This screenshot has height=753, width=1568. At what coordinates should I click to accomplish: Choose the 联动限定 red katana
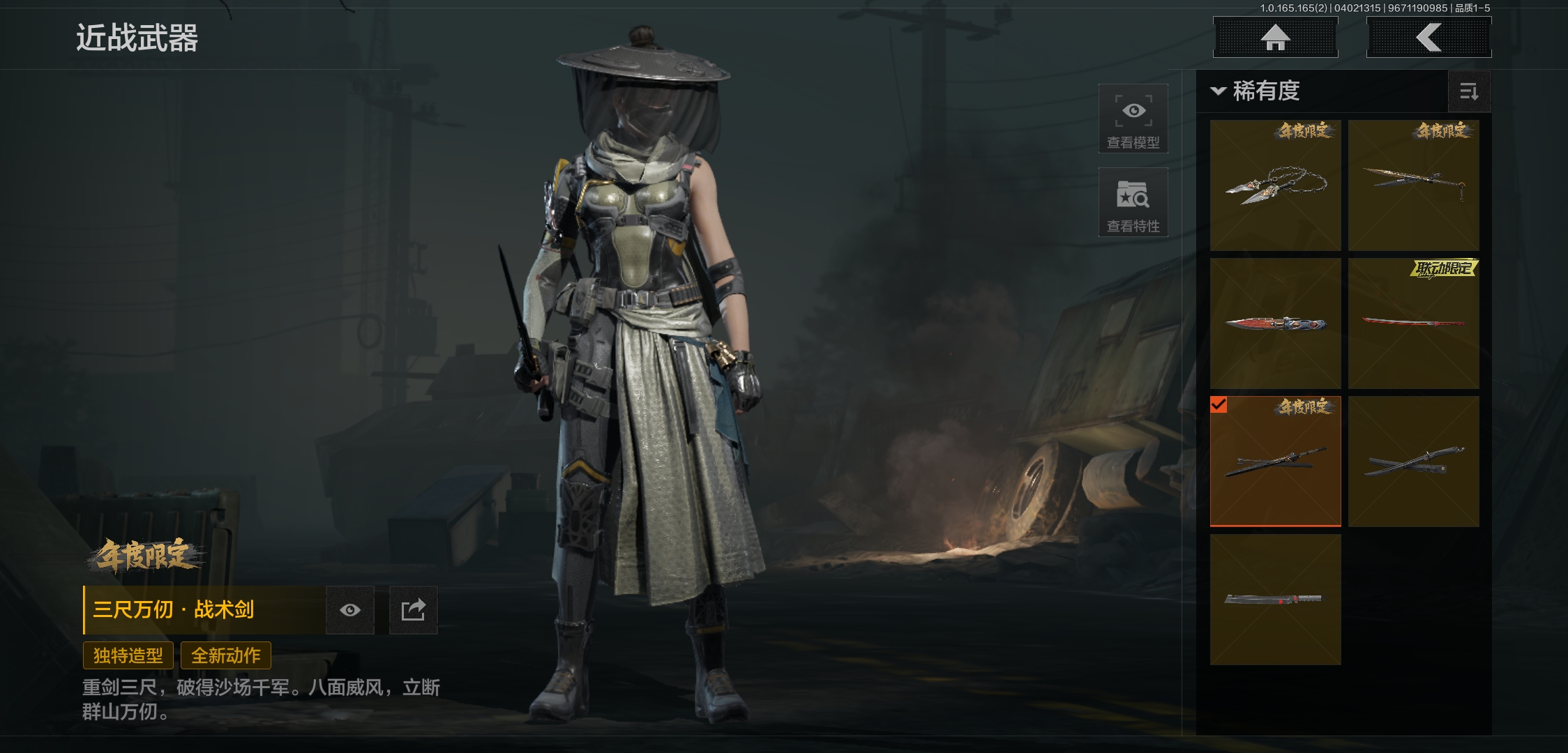(x=1413, y=323)
